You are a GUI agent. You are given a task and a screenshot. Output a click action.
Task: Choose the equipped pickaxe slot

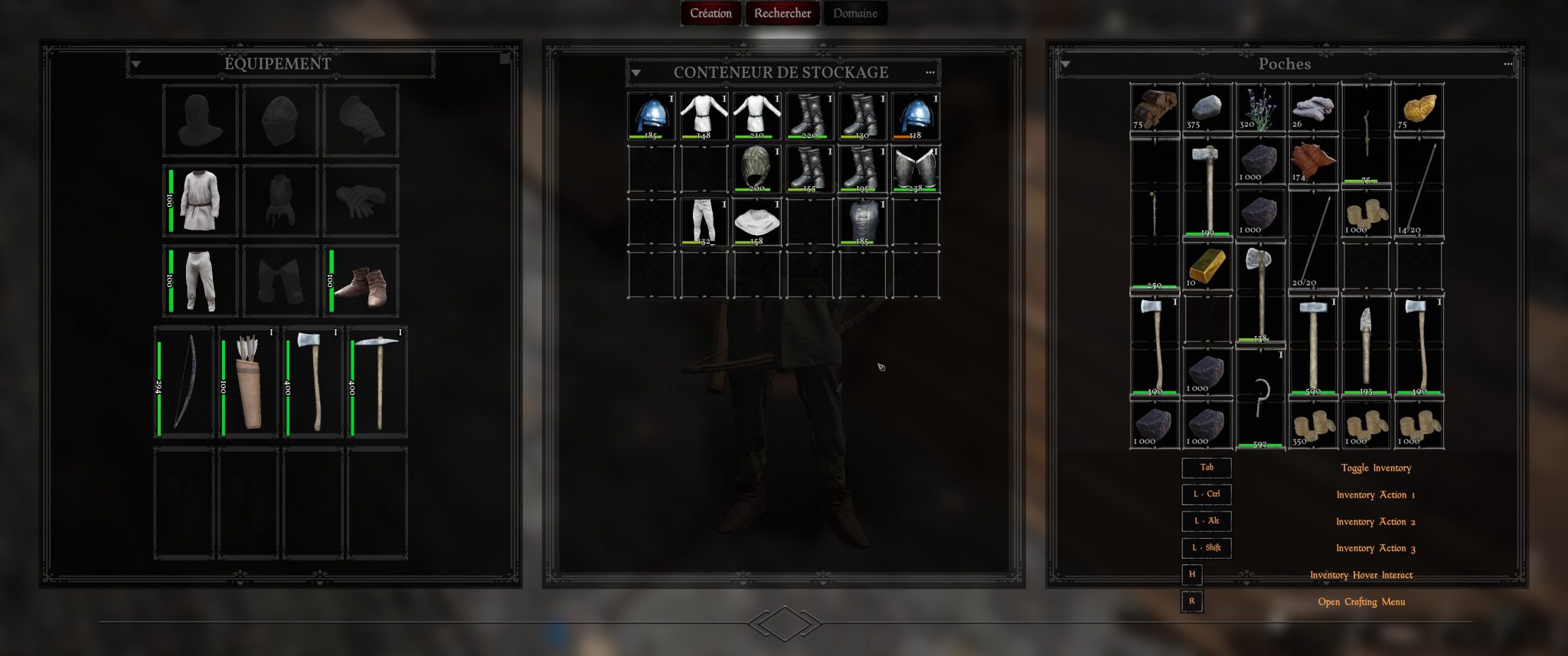(377, 381)
